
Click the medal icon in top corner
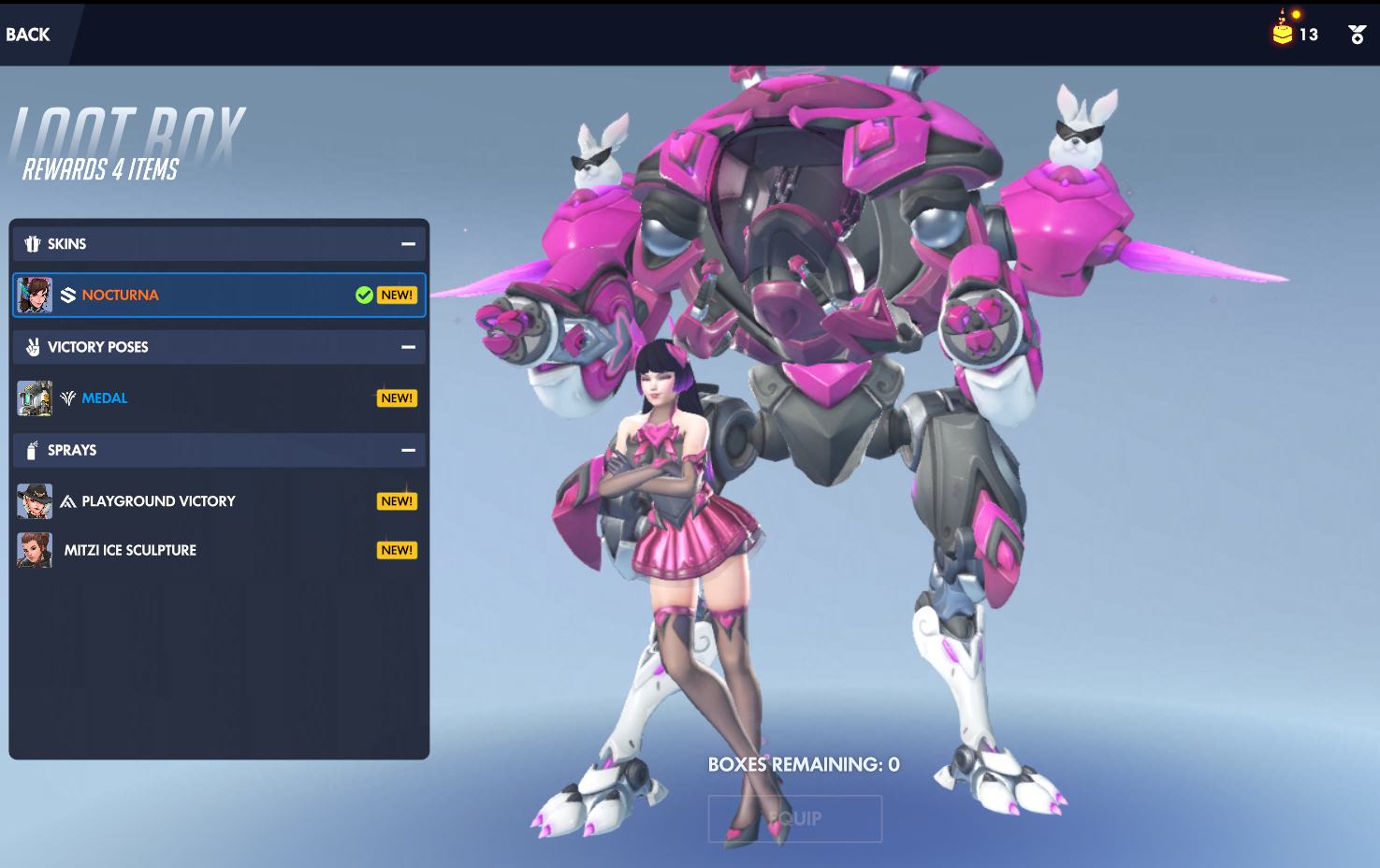1357,35
